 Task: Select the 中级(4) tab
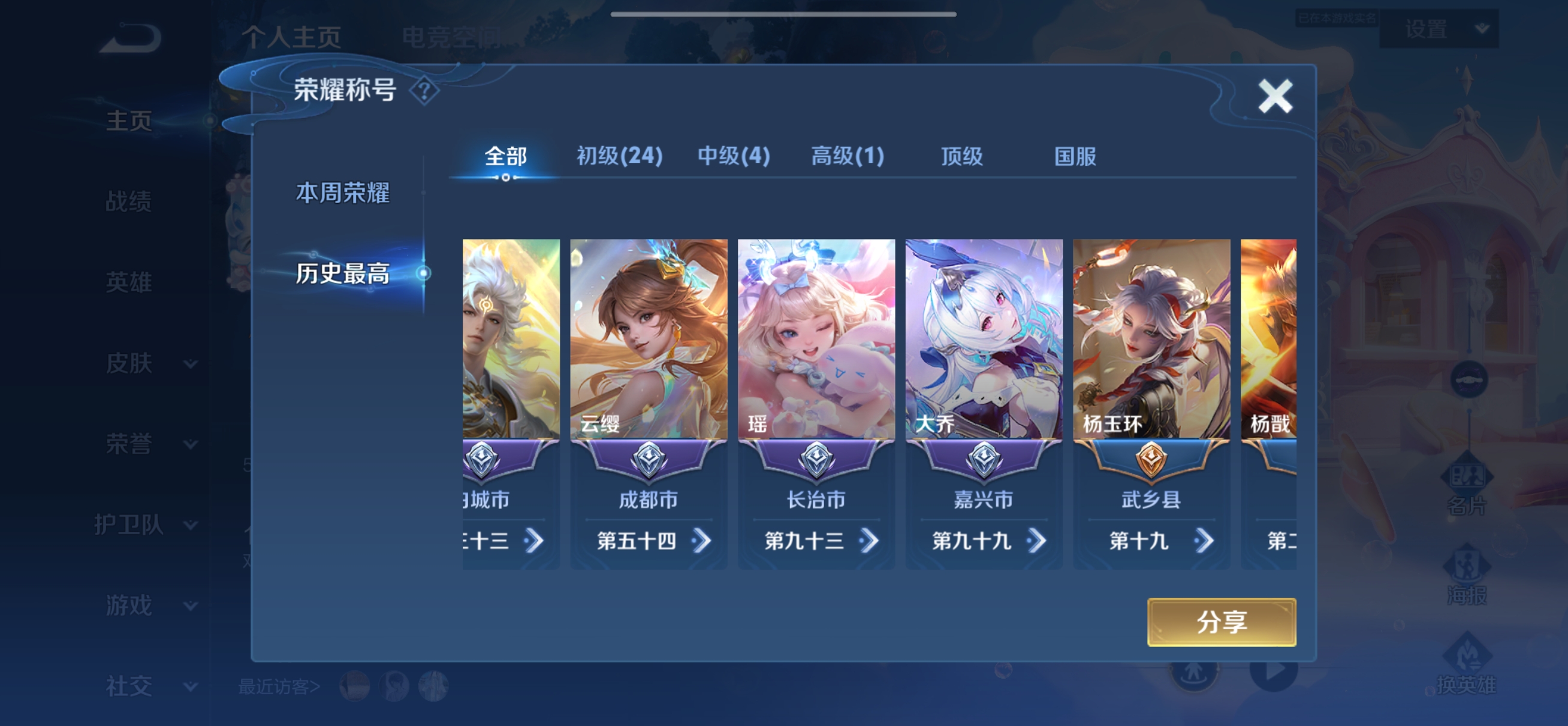[x=734, y=156]
